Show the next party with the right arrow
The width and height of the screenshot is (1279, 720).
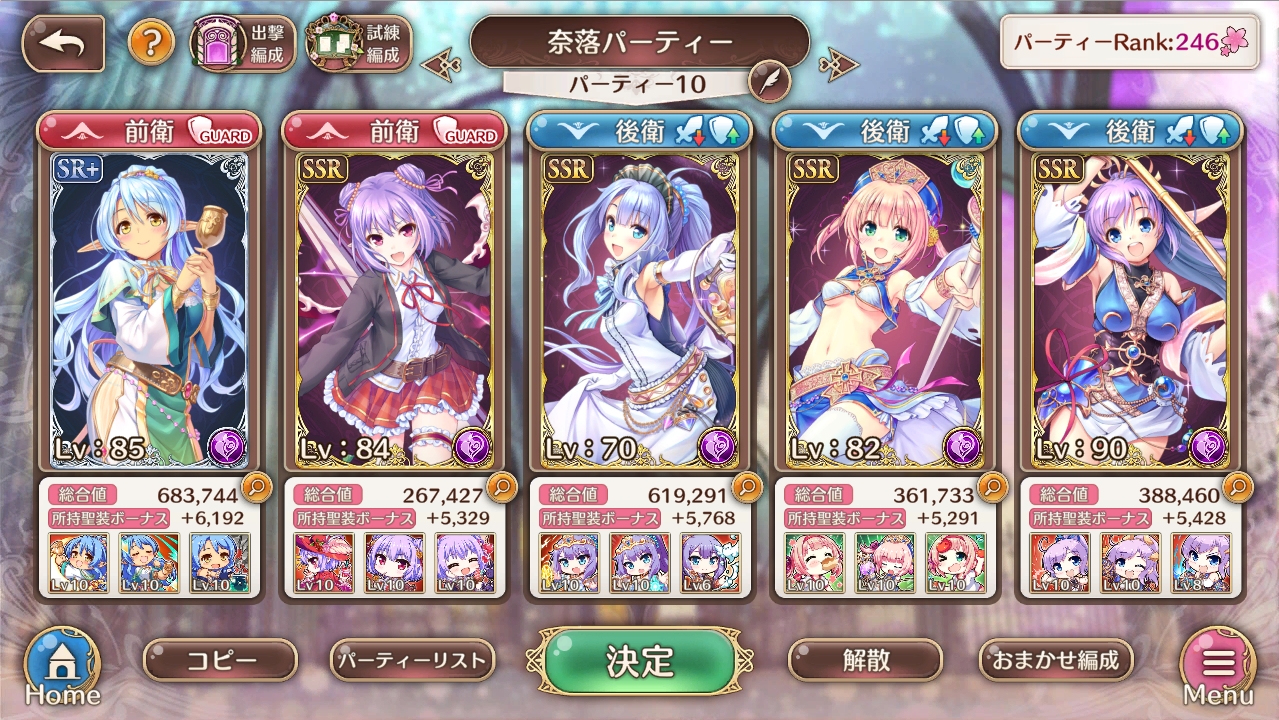[838, 65]
